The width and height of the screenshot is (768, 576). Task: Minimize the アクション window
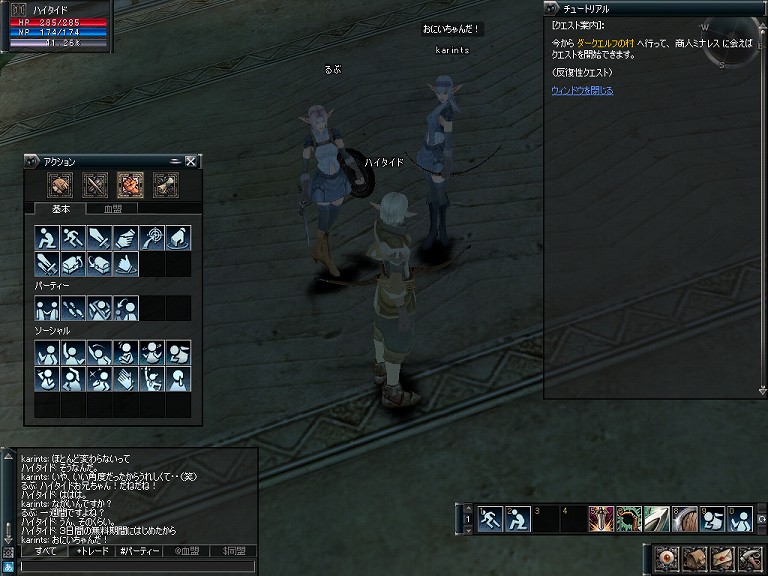(x=175, y=161)
